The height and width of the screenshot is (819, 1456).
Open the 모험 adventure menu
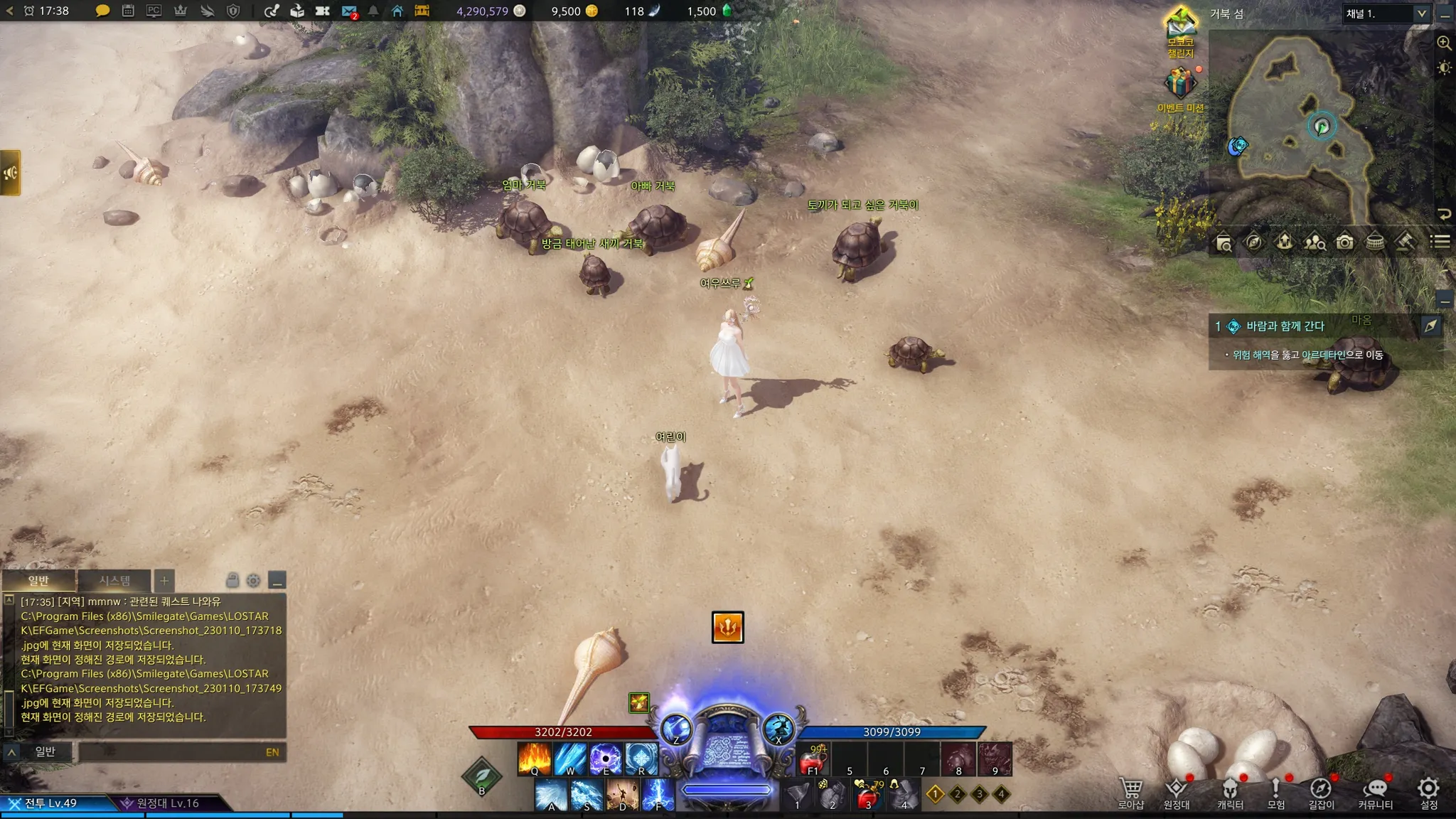1276,792
